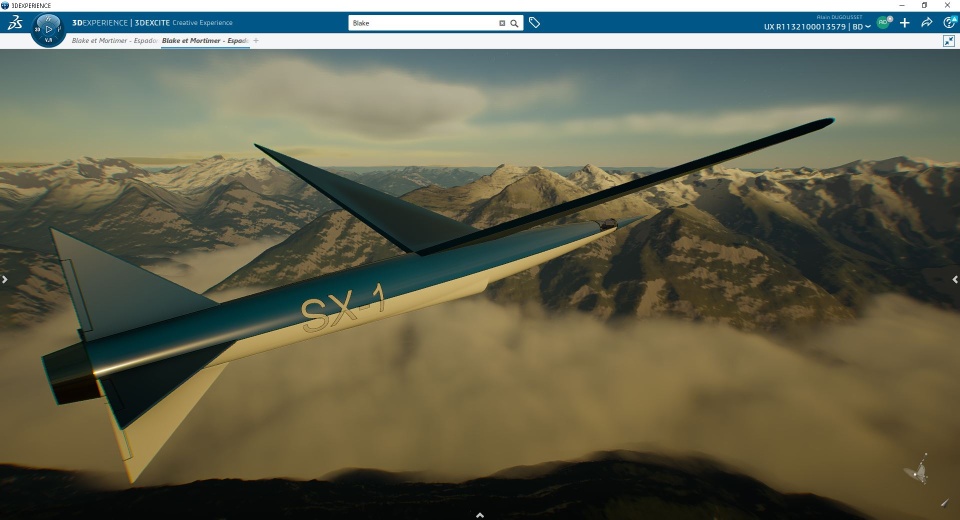Click the plus add-content button in top bar
This screenshot has height=520, width=960.
pyautogui.click(x=905, y=22)
